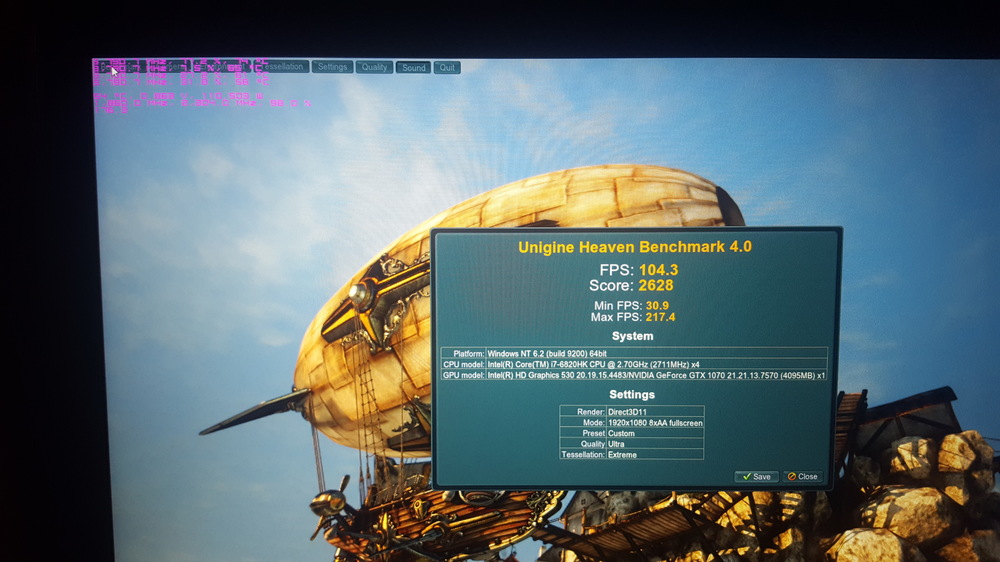Toggle the Sound button

point(413,68)
